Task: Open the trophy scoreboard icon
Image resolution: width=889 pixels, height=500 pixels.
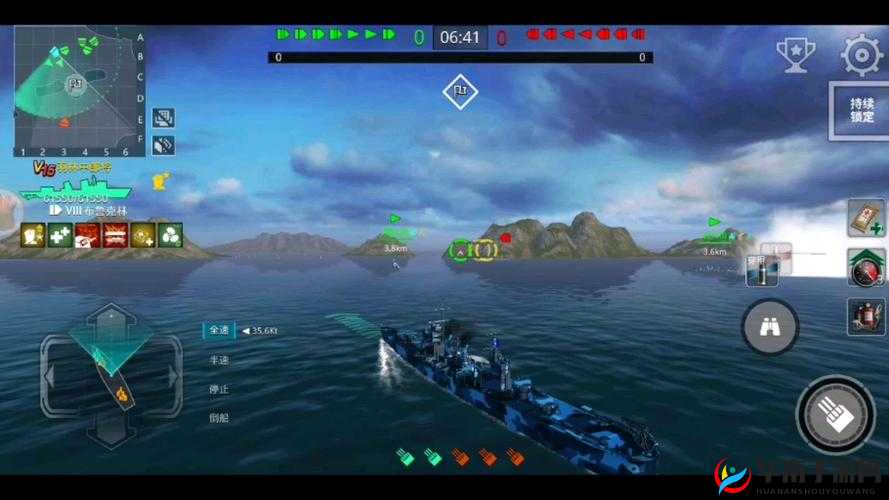Action: [x=796, y=54]
